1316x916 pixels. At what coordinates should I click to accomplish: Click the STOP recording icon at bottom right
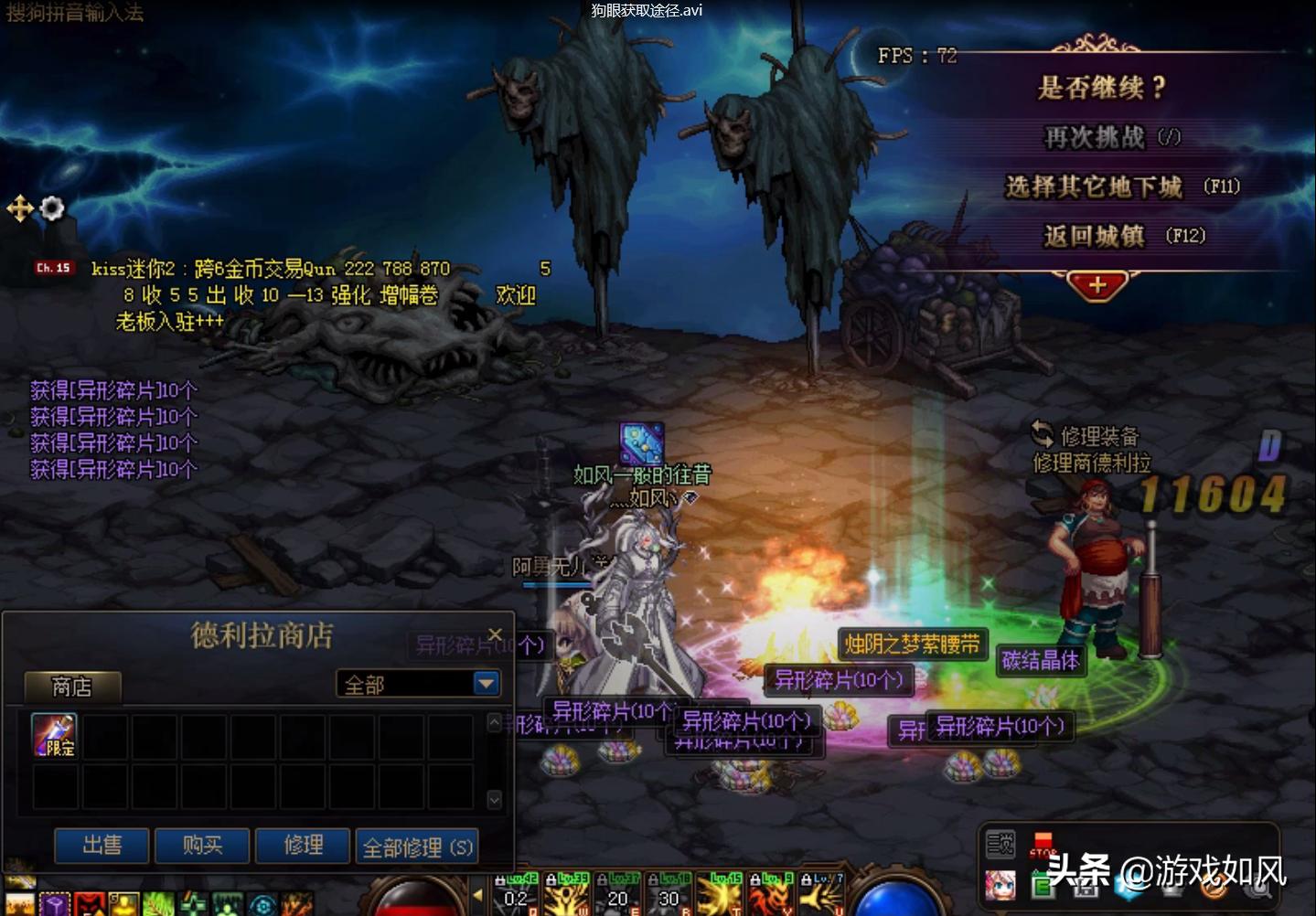pos(1042,842)
